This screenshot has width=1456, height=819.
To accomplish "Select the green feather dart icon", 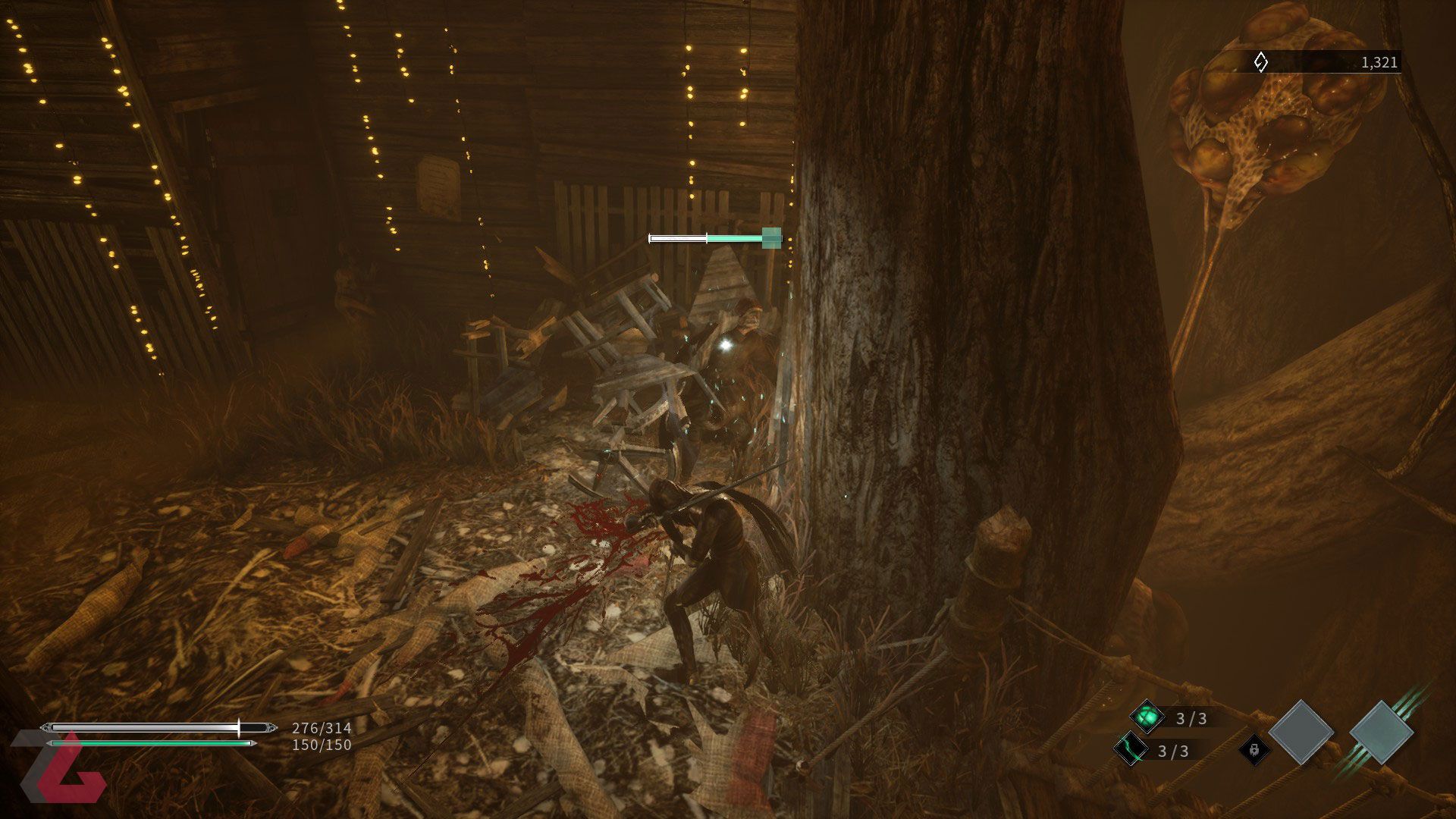I will [x=1130, y=750].
